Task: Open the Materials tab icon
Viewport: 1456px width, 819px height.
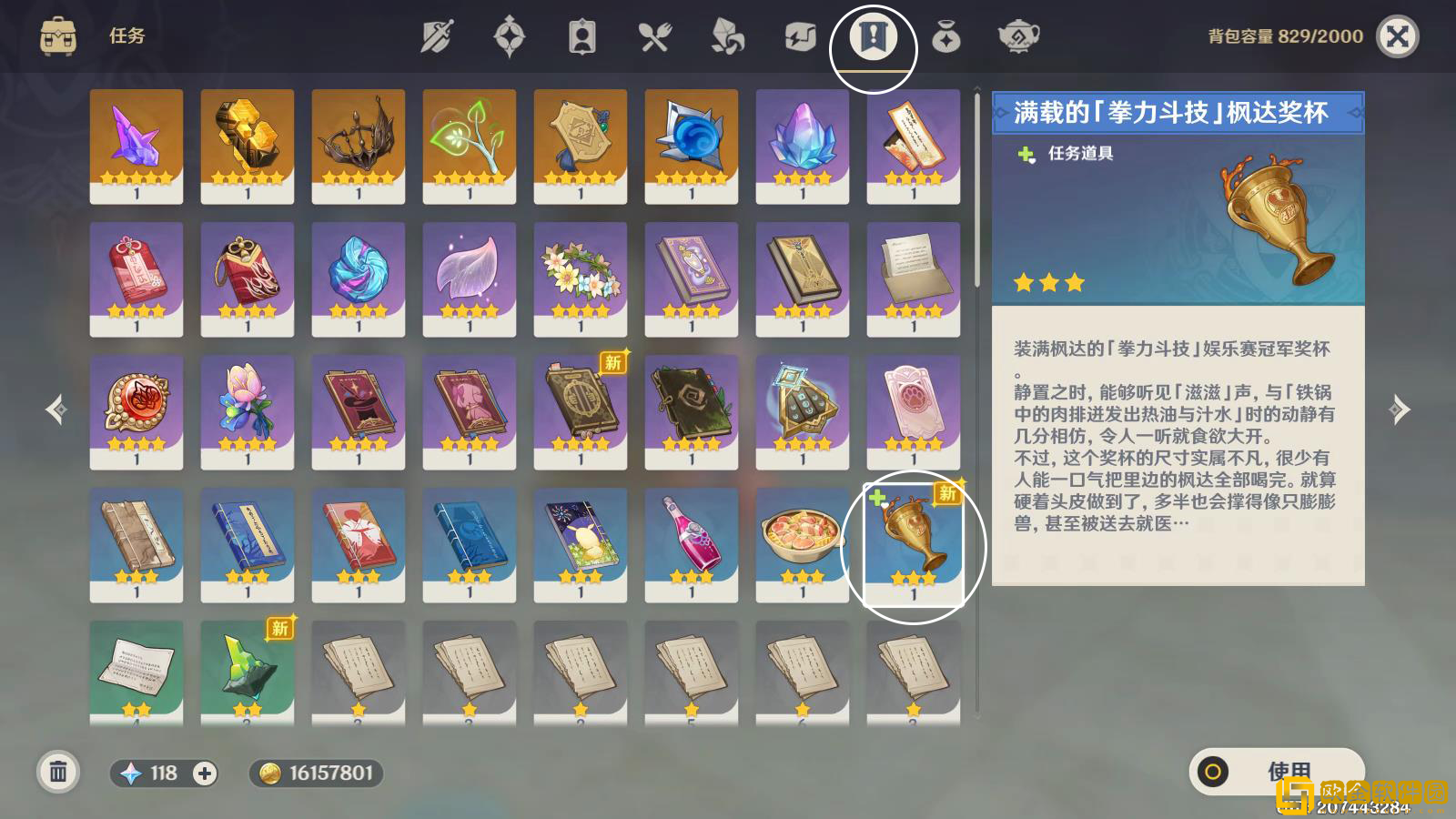Action: (x=729, y=36)
